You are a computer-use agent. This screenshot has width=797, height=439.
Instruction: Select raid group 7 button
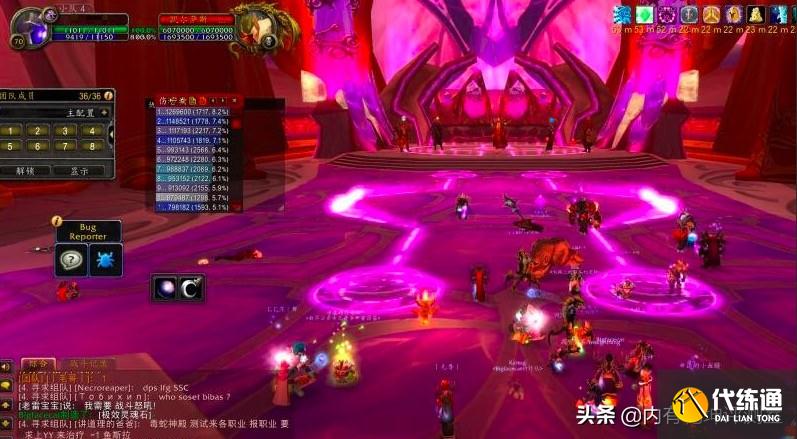point(67,146)
